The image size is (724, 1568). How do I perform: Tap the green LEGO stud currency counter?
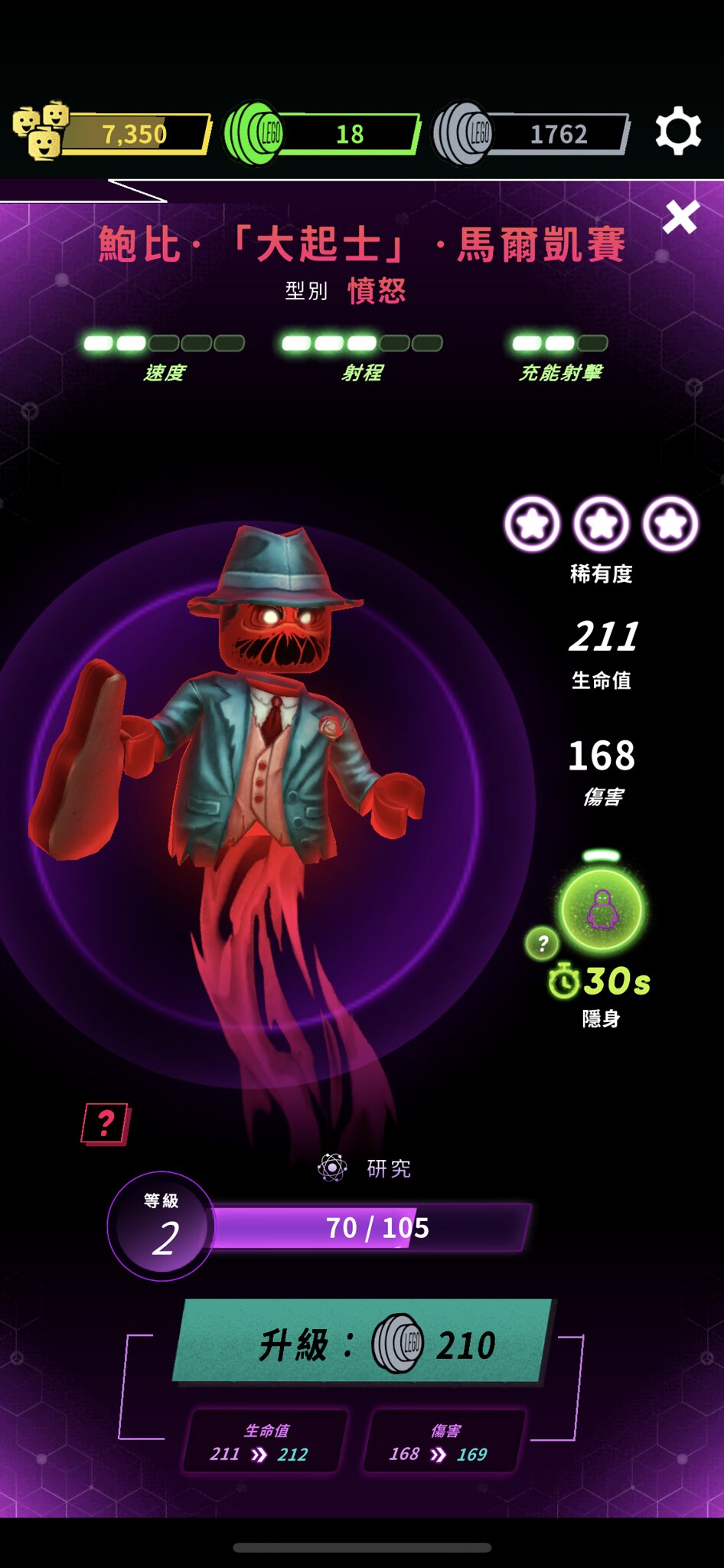click(321, 133)
